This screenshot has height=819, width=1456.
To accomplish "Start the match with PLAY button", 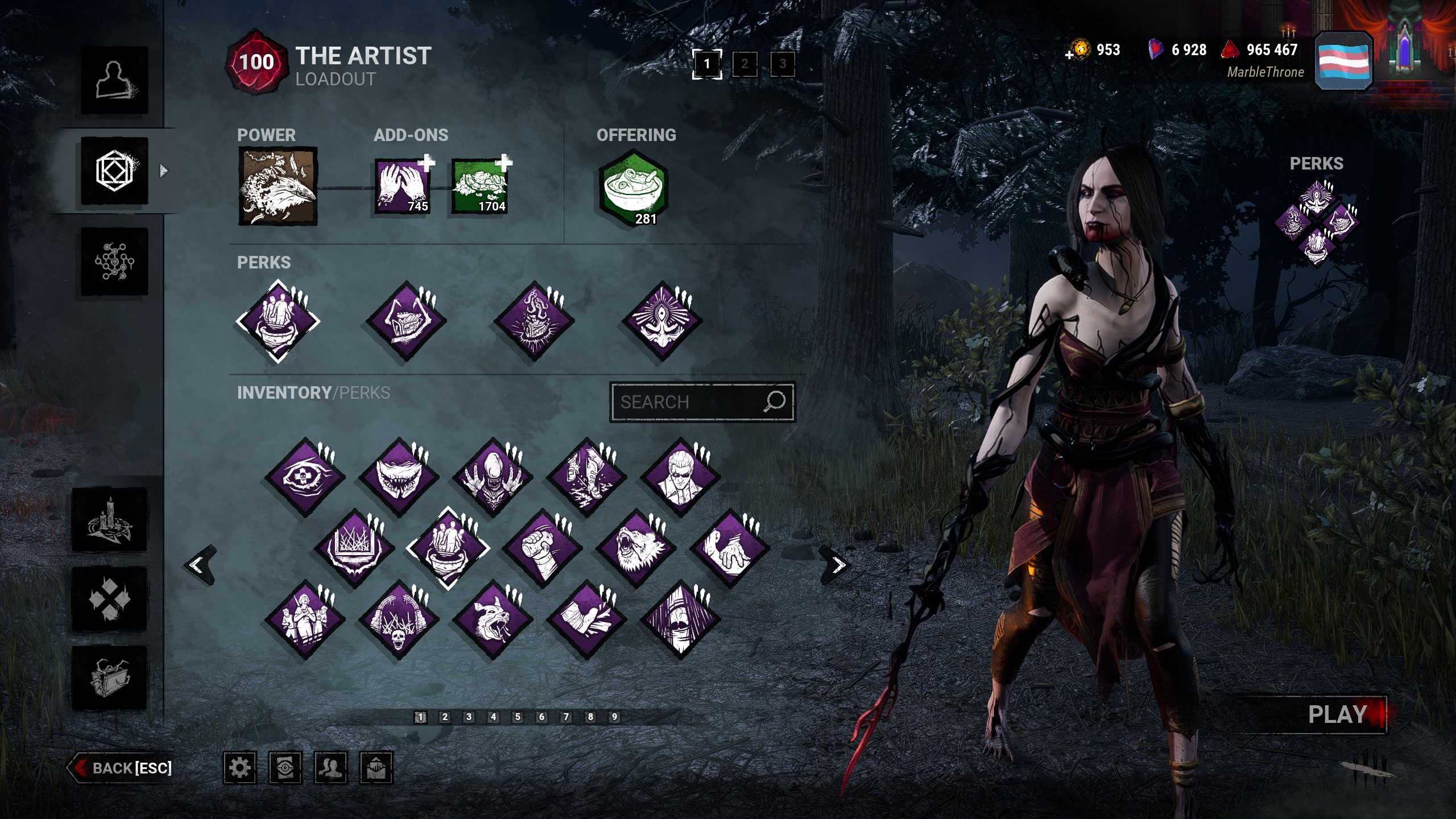I will tap(1337, 714).
